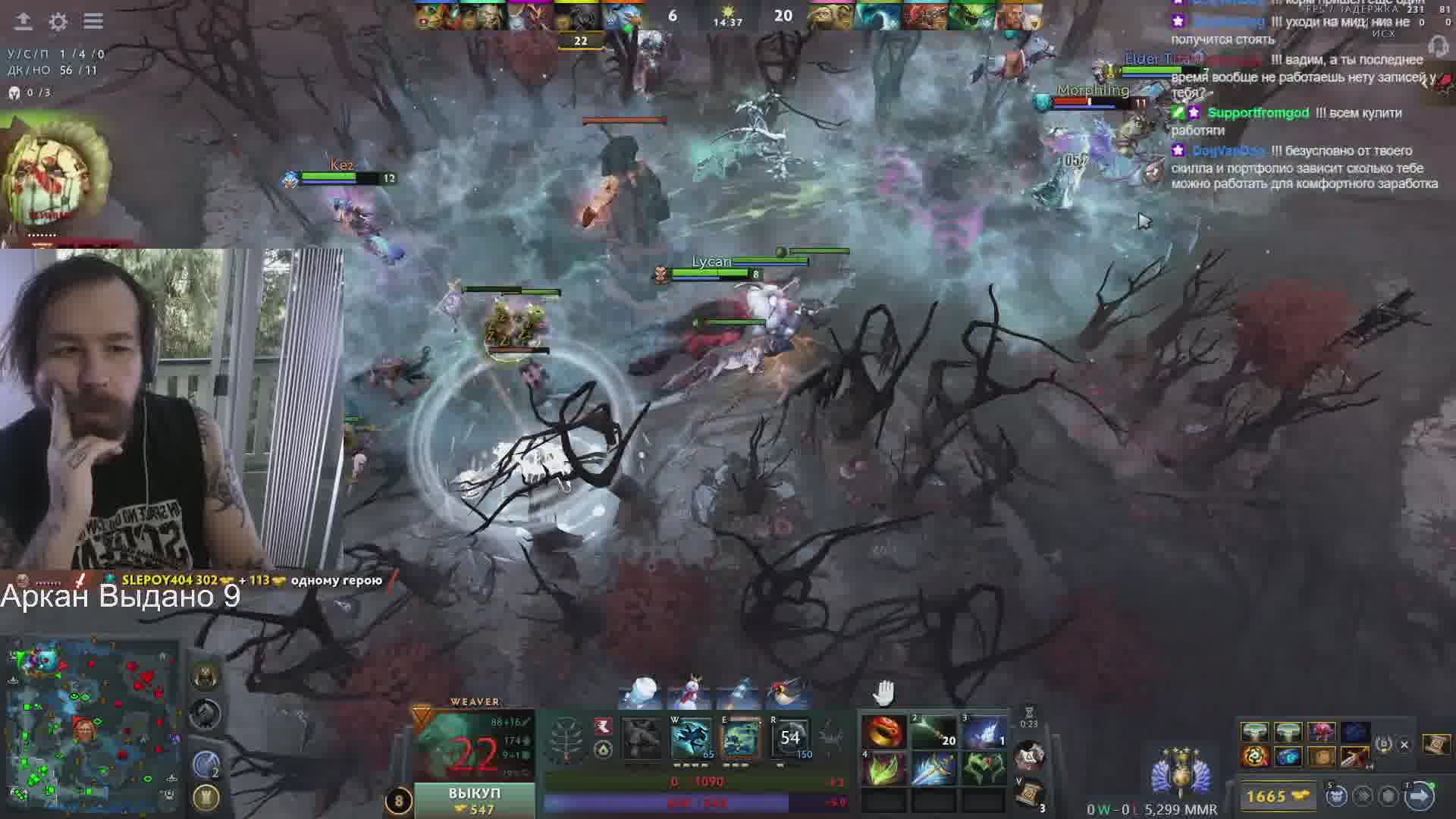Click the Glyph of Fortification tower button
Screen dimensions: 1456x819
pyautogui.click(x=206, y=796)
